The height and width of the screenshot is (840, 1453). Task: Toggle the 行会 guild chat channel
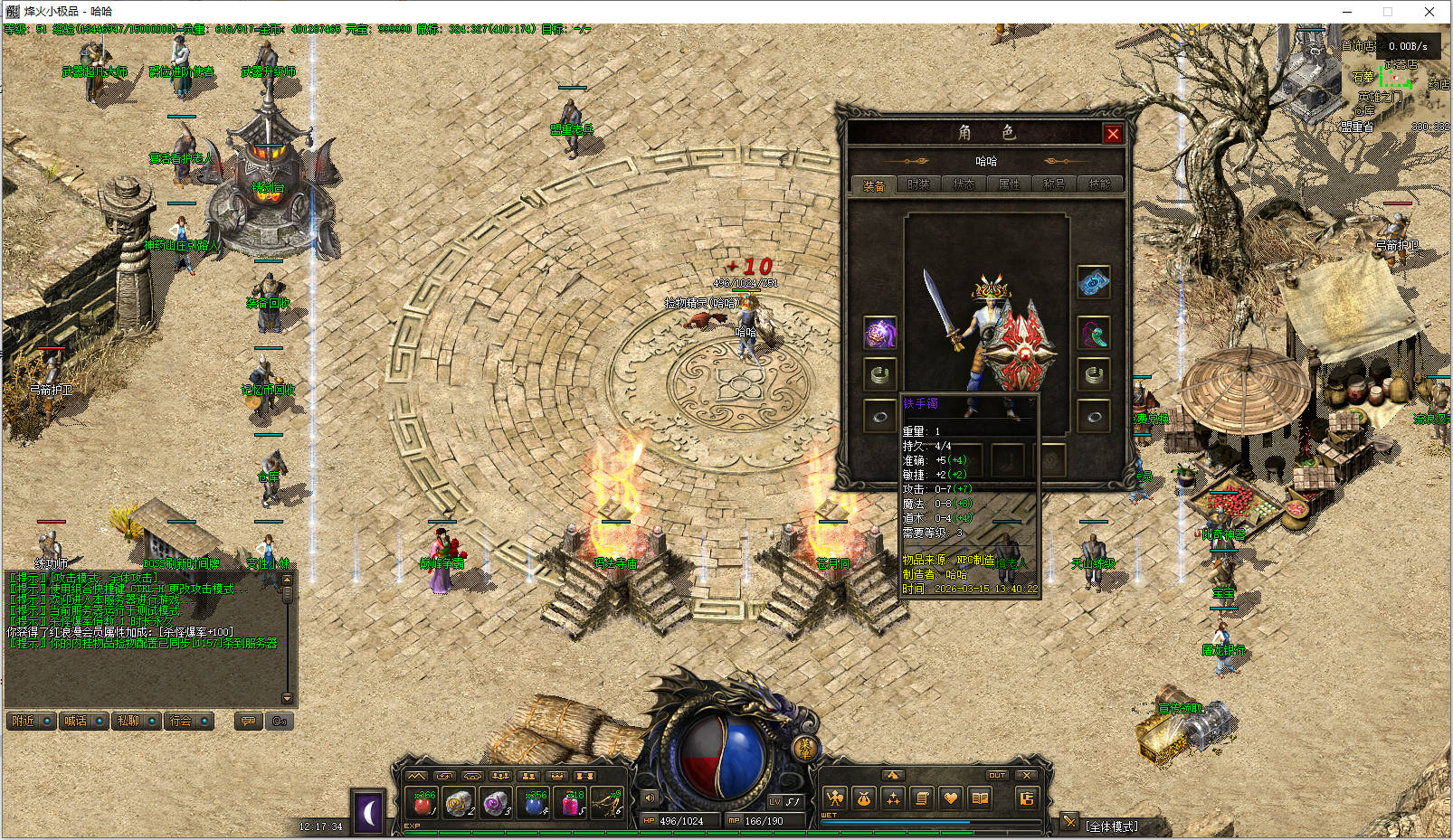click(188, 721)
